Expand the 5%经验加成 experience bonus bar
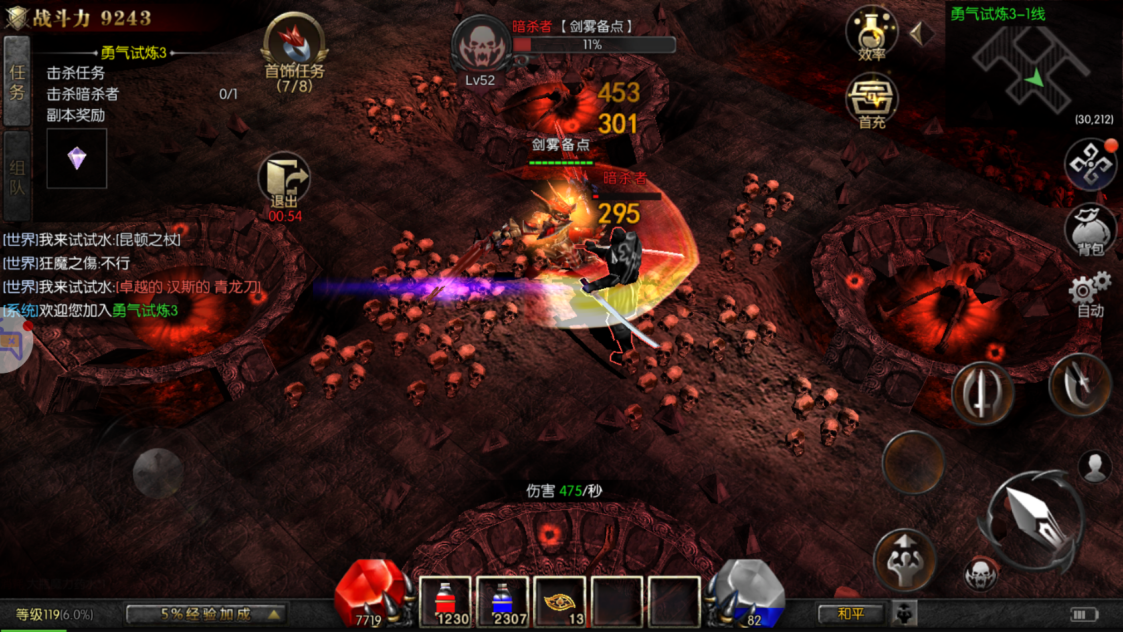Screen dimensions: 1123x632 (x=206, y=613)
